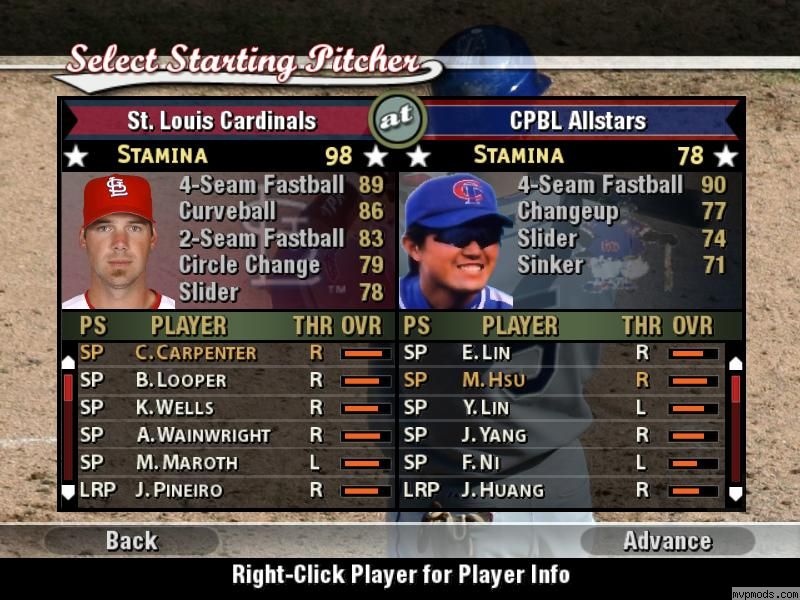Select long reliever J. Pineiro

(x=179, y=490)
